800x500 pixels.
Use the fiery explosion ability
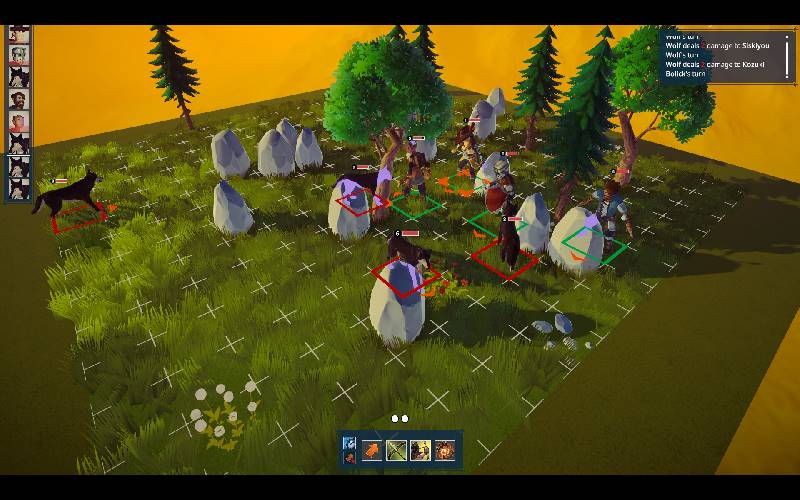tap(445, 451)
